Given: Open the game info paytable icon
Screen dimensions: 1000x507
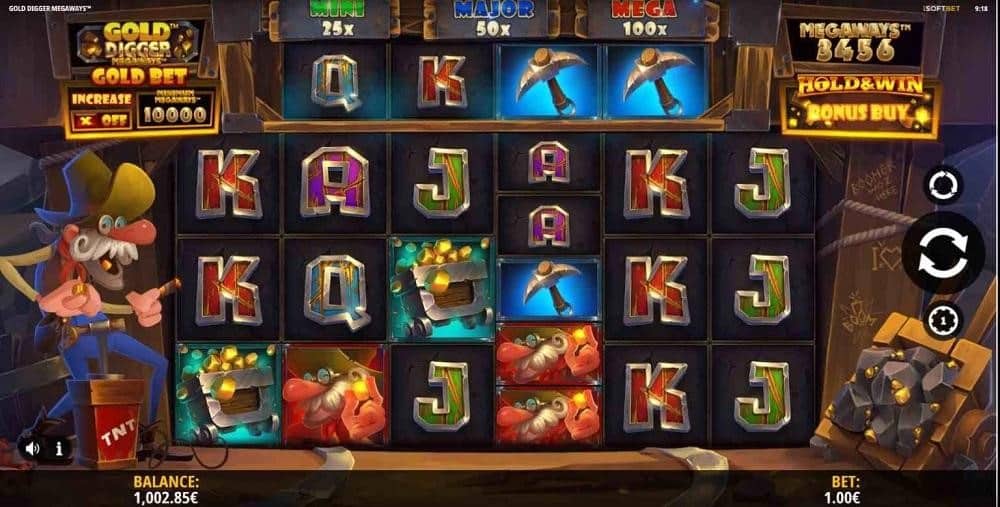Looking at the screenshot, I should [x=59, y=448].
